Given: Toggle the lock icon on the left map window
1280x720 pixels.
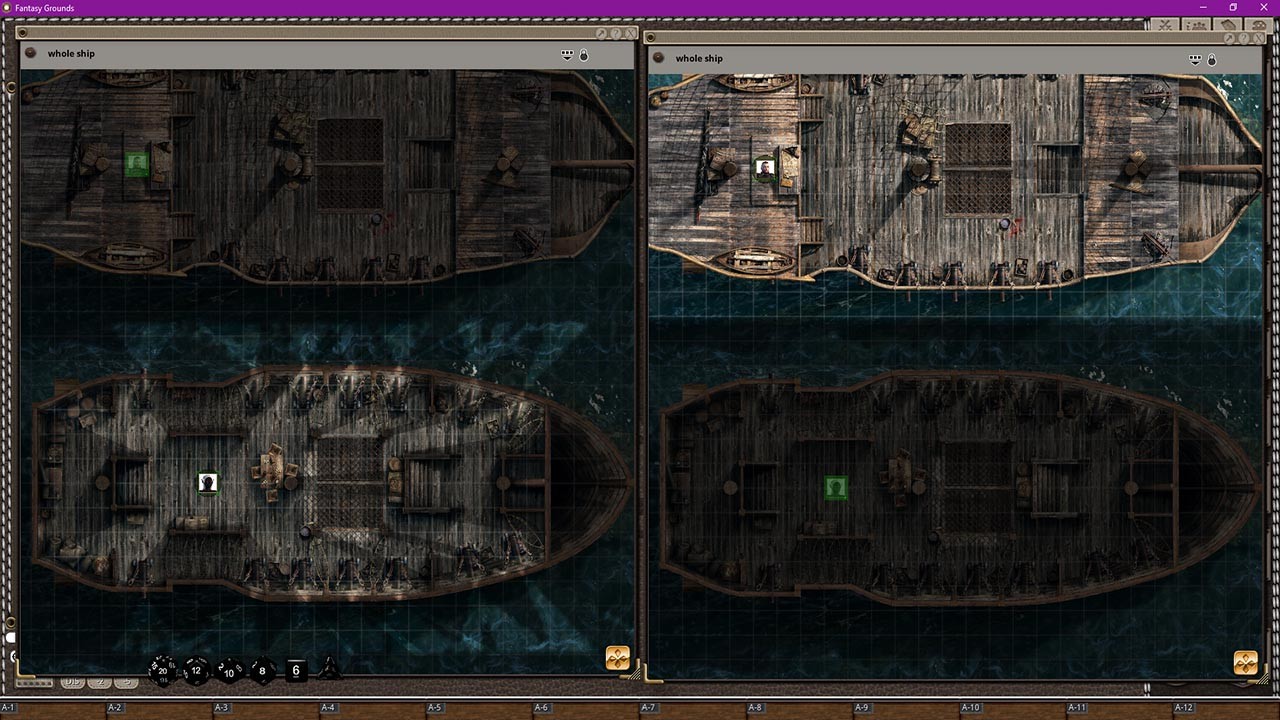Looking at the screenshot, I should pyautogui.click(x=583, y=55).
